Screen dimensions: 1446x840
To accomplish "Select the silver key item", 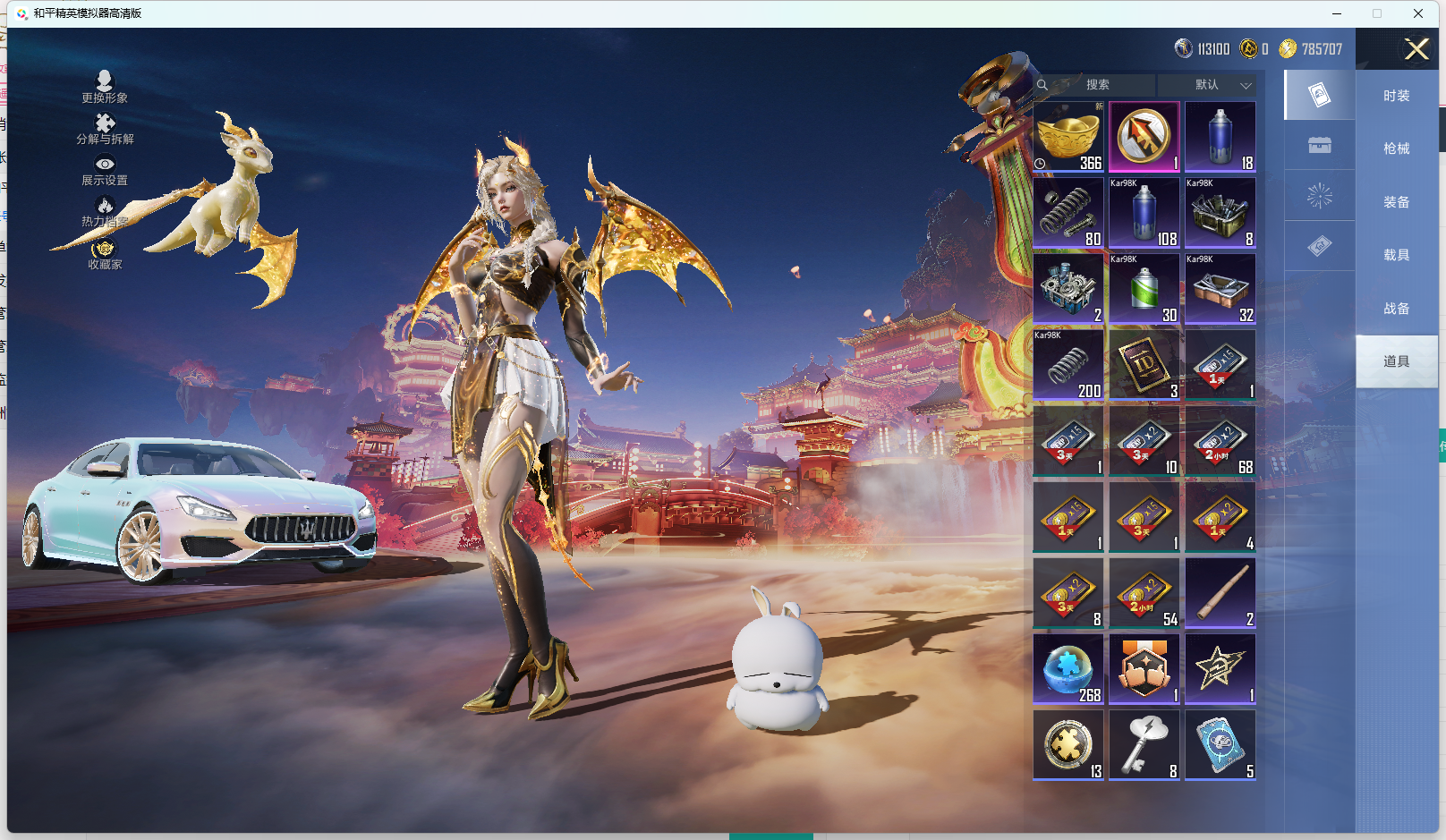I will tap(1144, 745).
